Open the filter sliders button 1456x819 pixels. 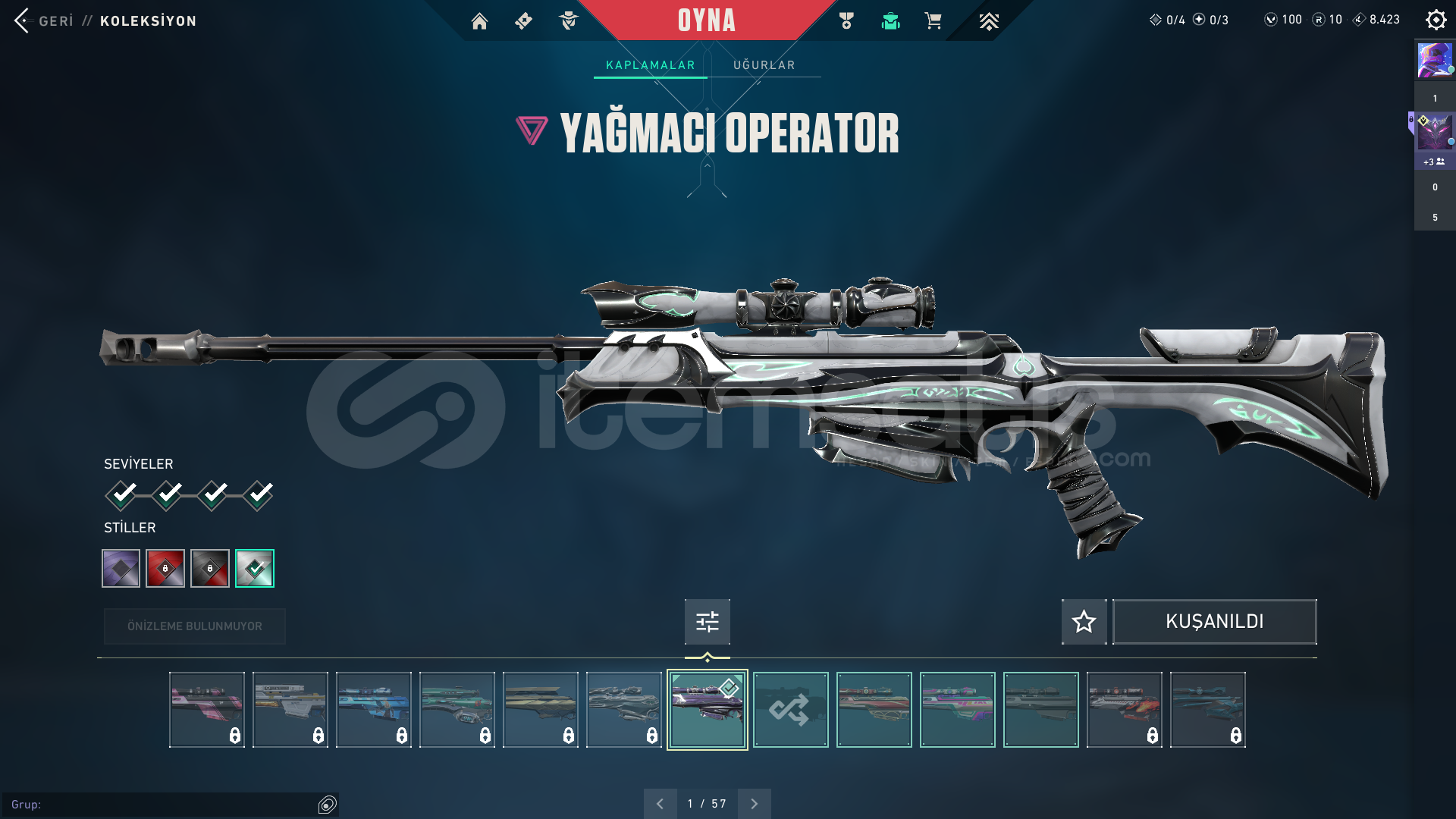(707, 622)
